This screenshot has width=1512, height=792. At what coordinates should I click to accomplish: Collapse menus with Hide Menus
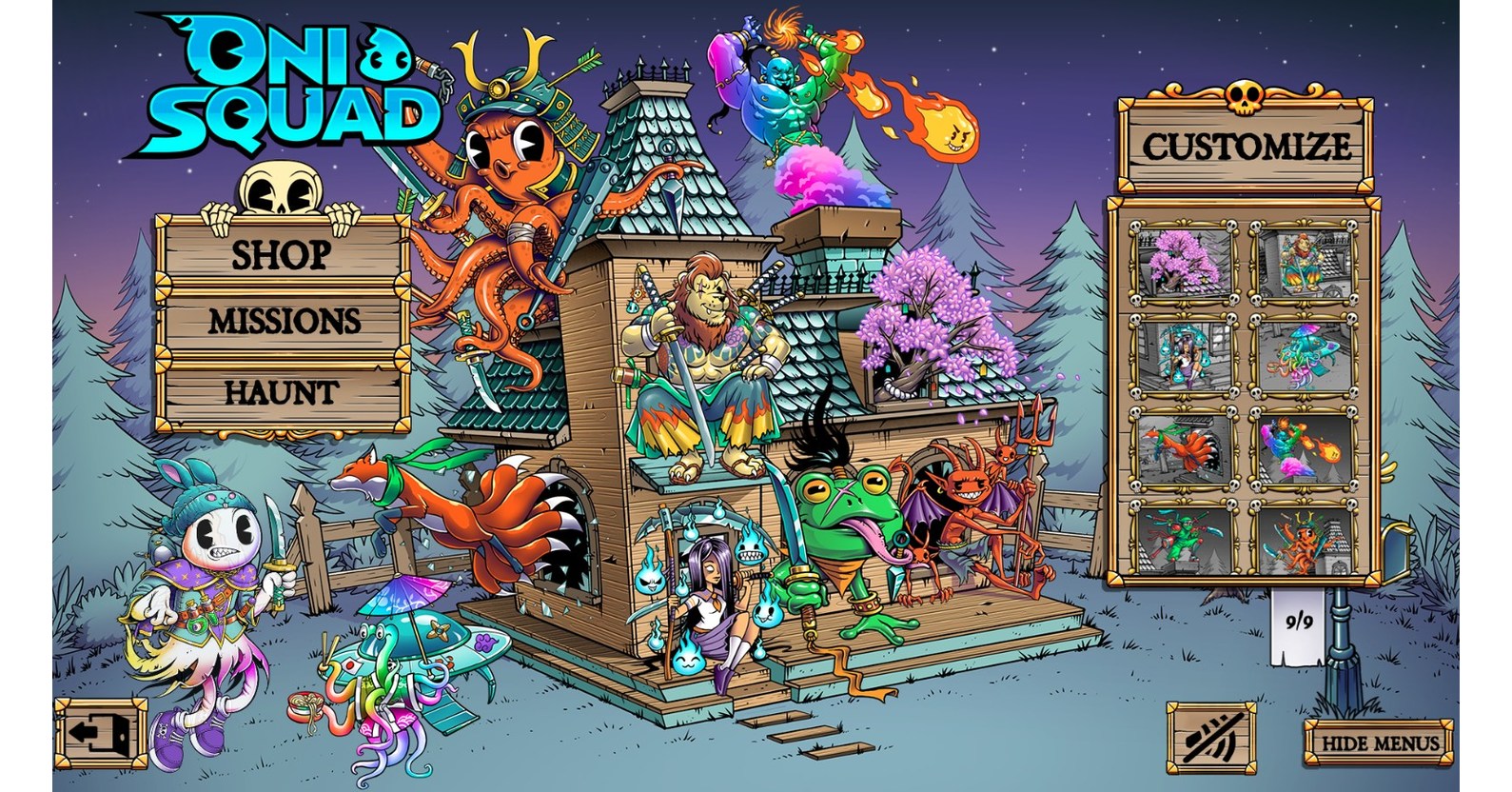pyautogui.click(x=1378, y=740)
